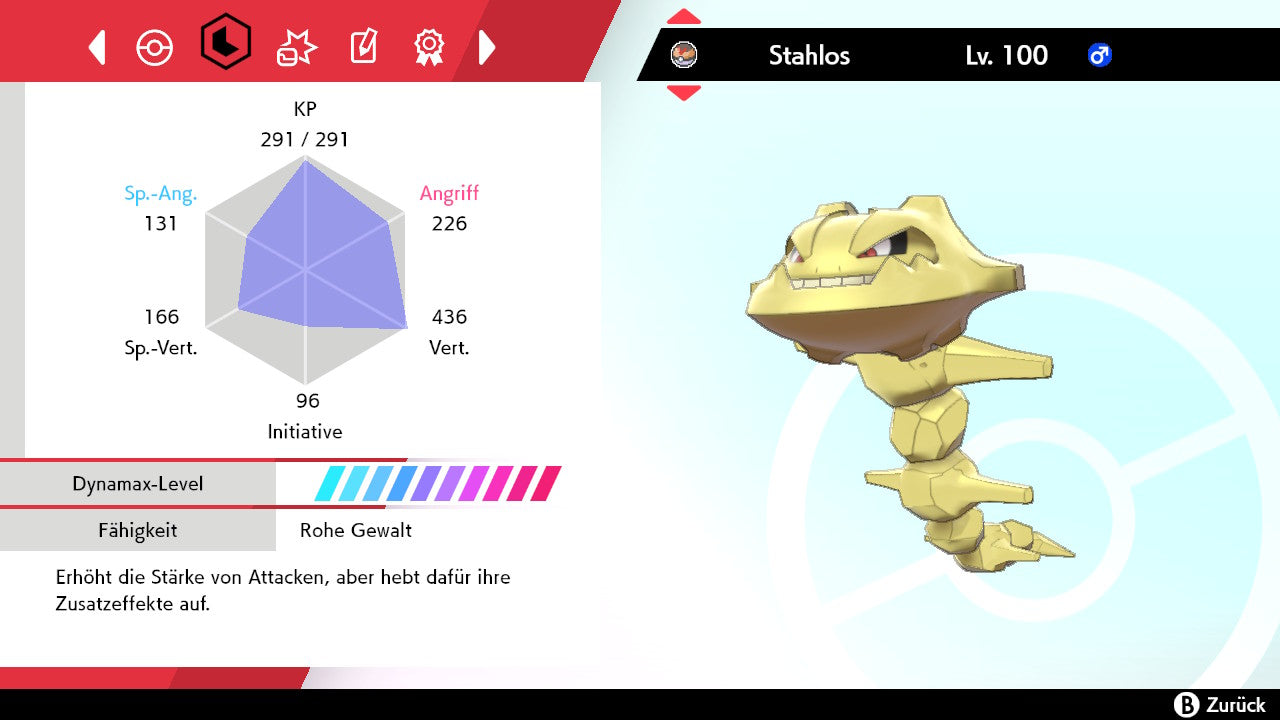Select the hexagon stats tab
Screen dimensions: 1280x720
(225, 42)
